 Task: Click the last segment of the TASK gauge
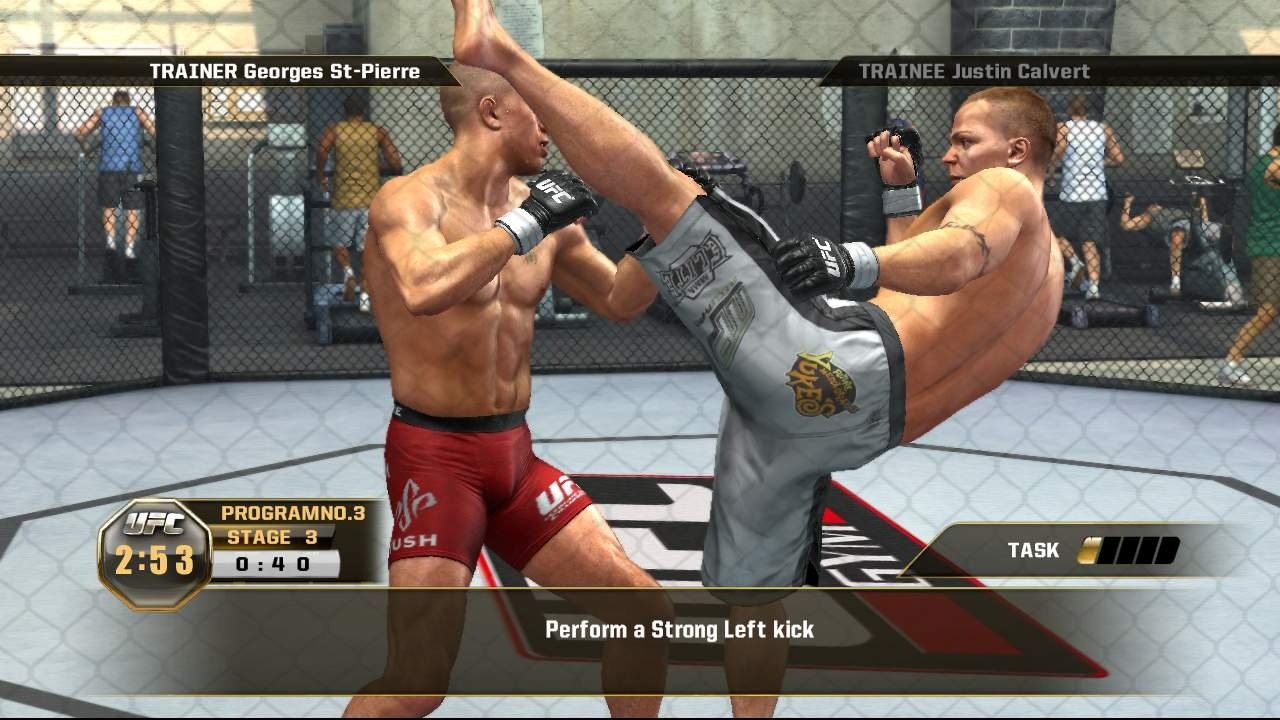(1168, 550)
